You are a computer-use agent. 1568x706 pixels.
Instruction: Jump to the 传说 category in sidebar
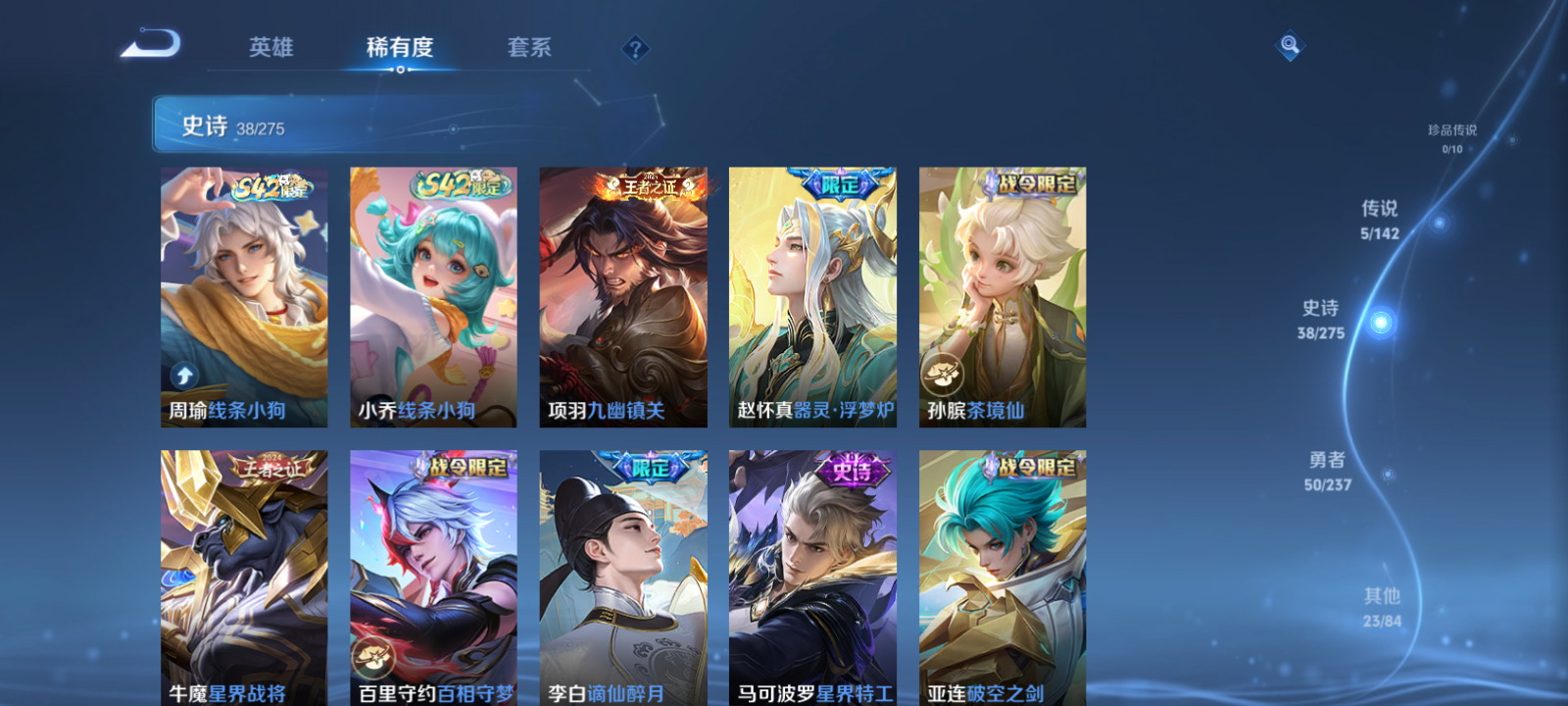coord(1382,218)
